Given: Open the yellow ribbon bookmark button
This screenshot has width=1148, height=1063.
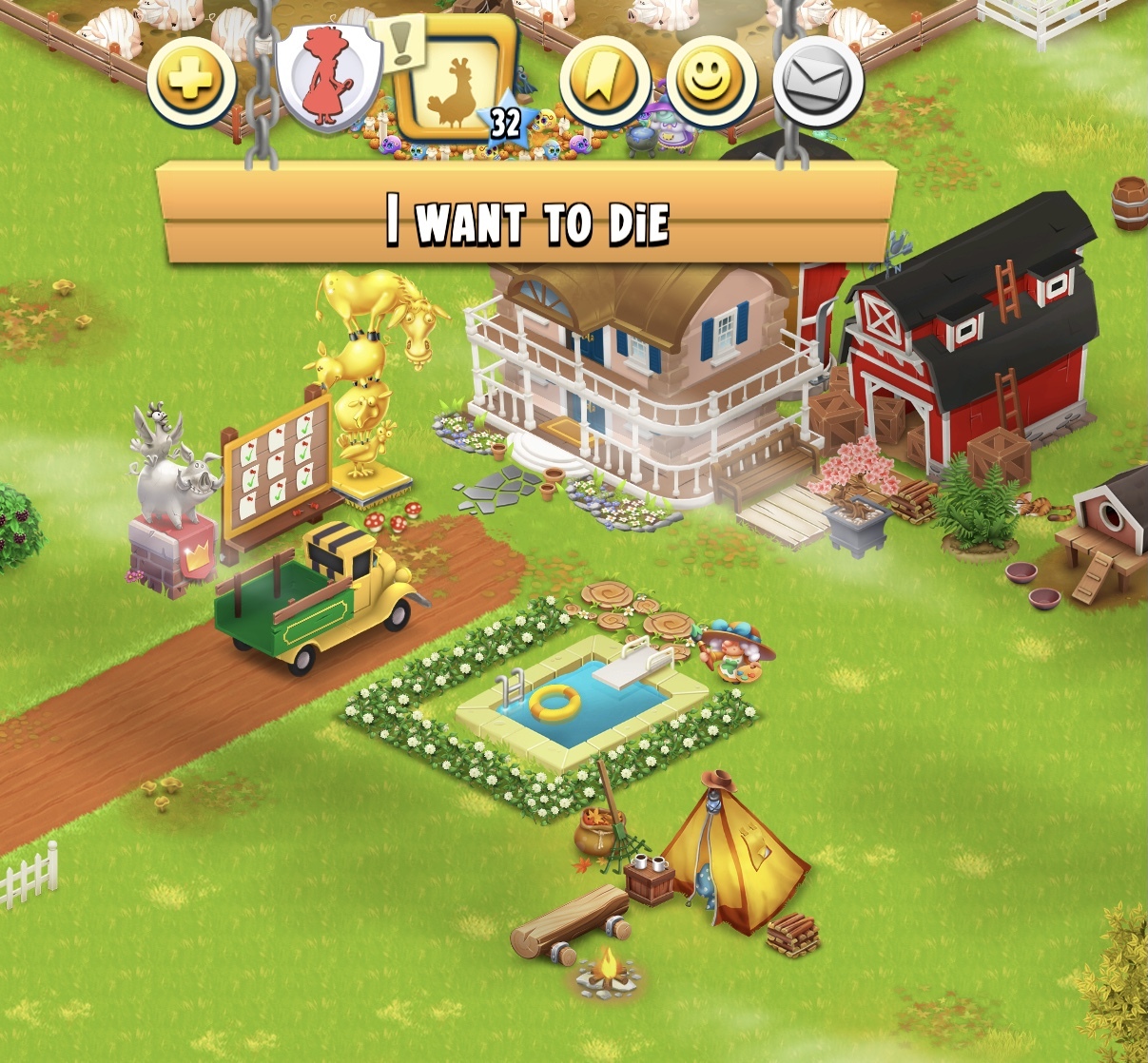Looking at the screenshot, I should (x=605, y=83).
